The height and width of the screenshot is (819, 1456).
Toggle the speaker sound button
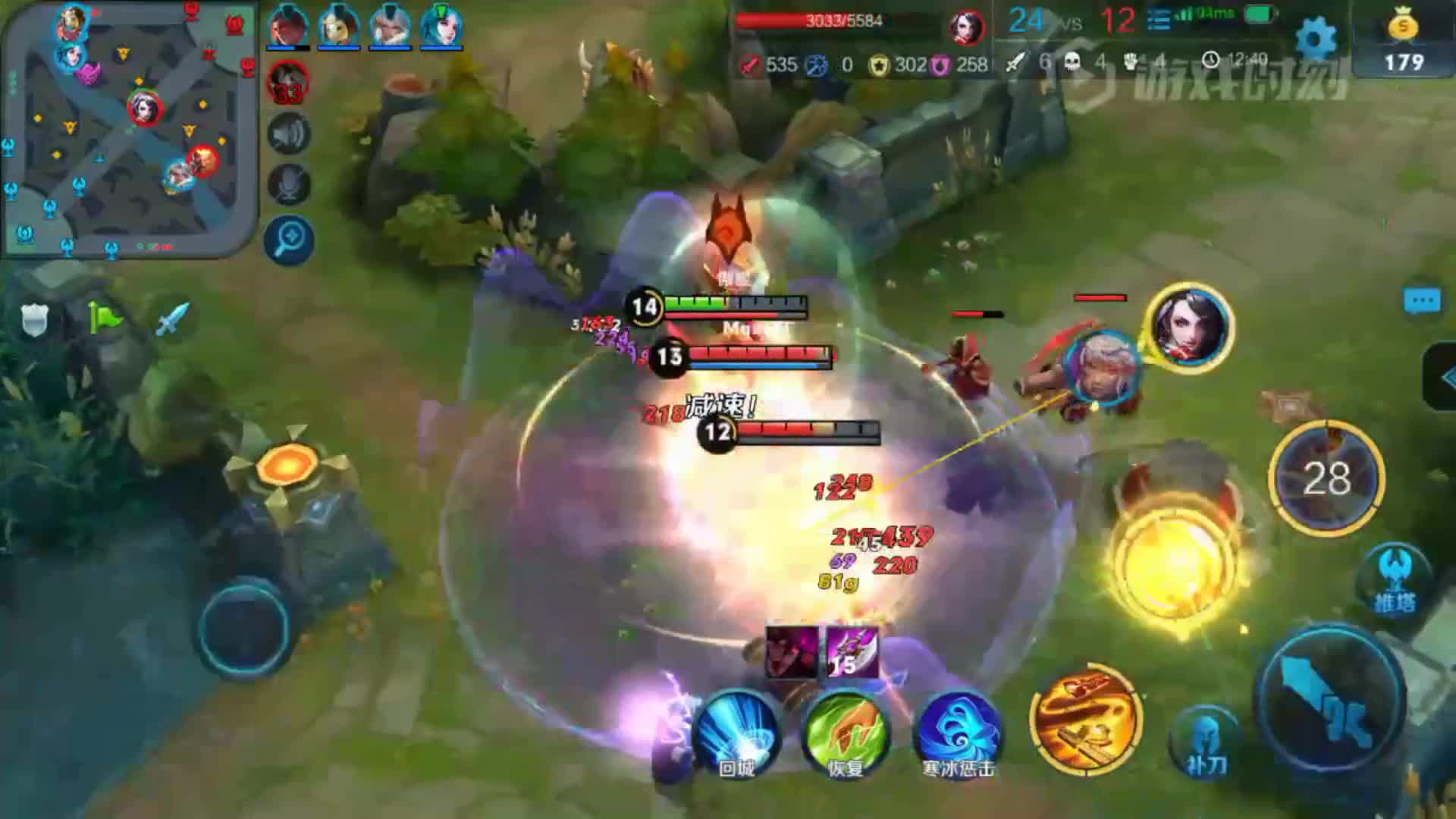pos(289,134)
